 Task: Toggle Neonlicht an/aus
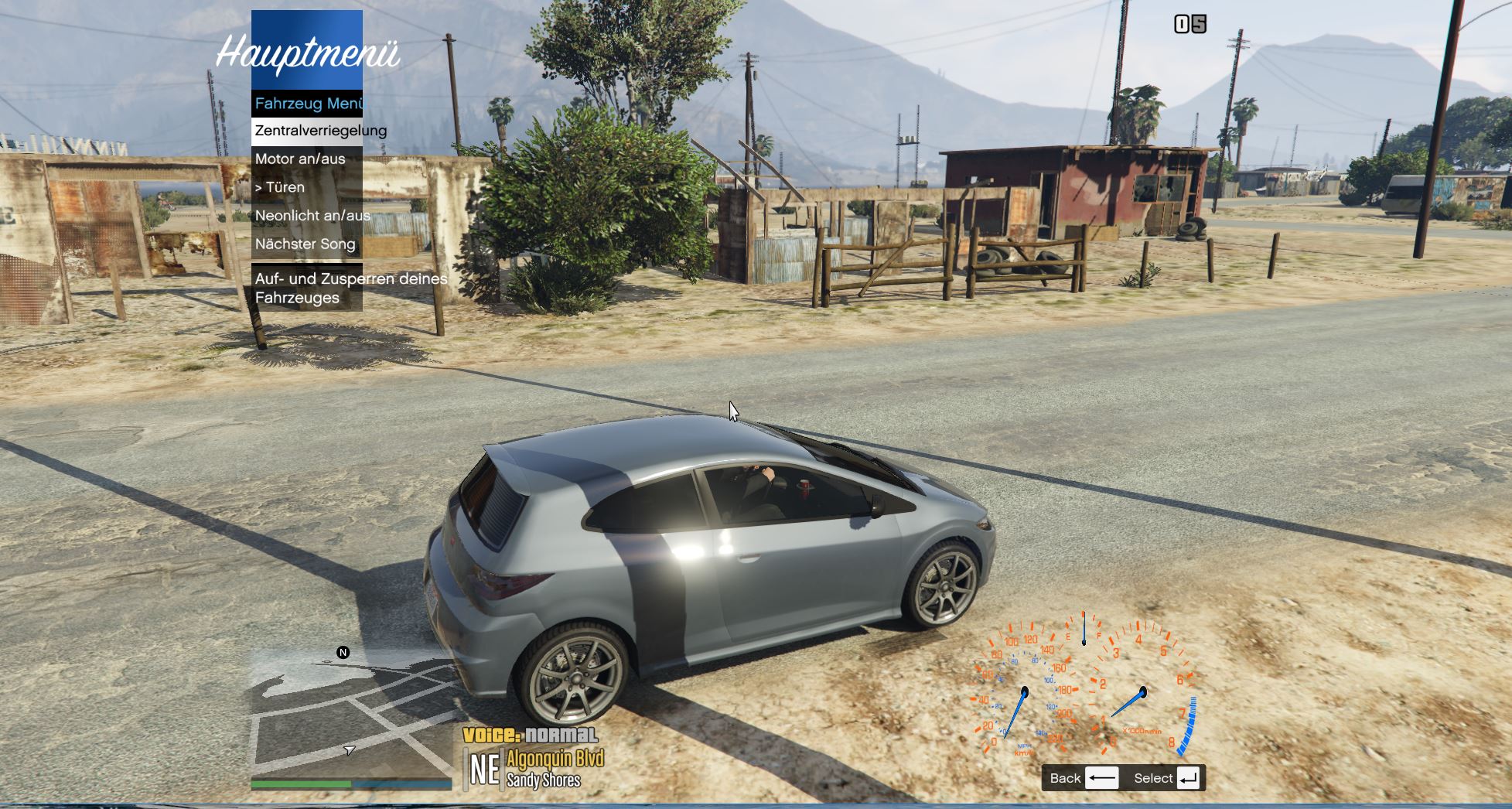tap(307, 216)
